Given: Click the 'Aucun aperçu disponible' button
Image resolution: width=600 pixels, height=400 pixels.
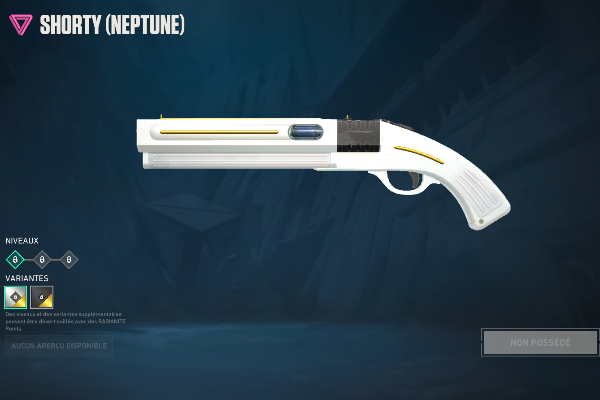Looking at the screenshot, I should click(x=59, y=346).
